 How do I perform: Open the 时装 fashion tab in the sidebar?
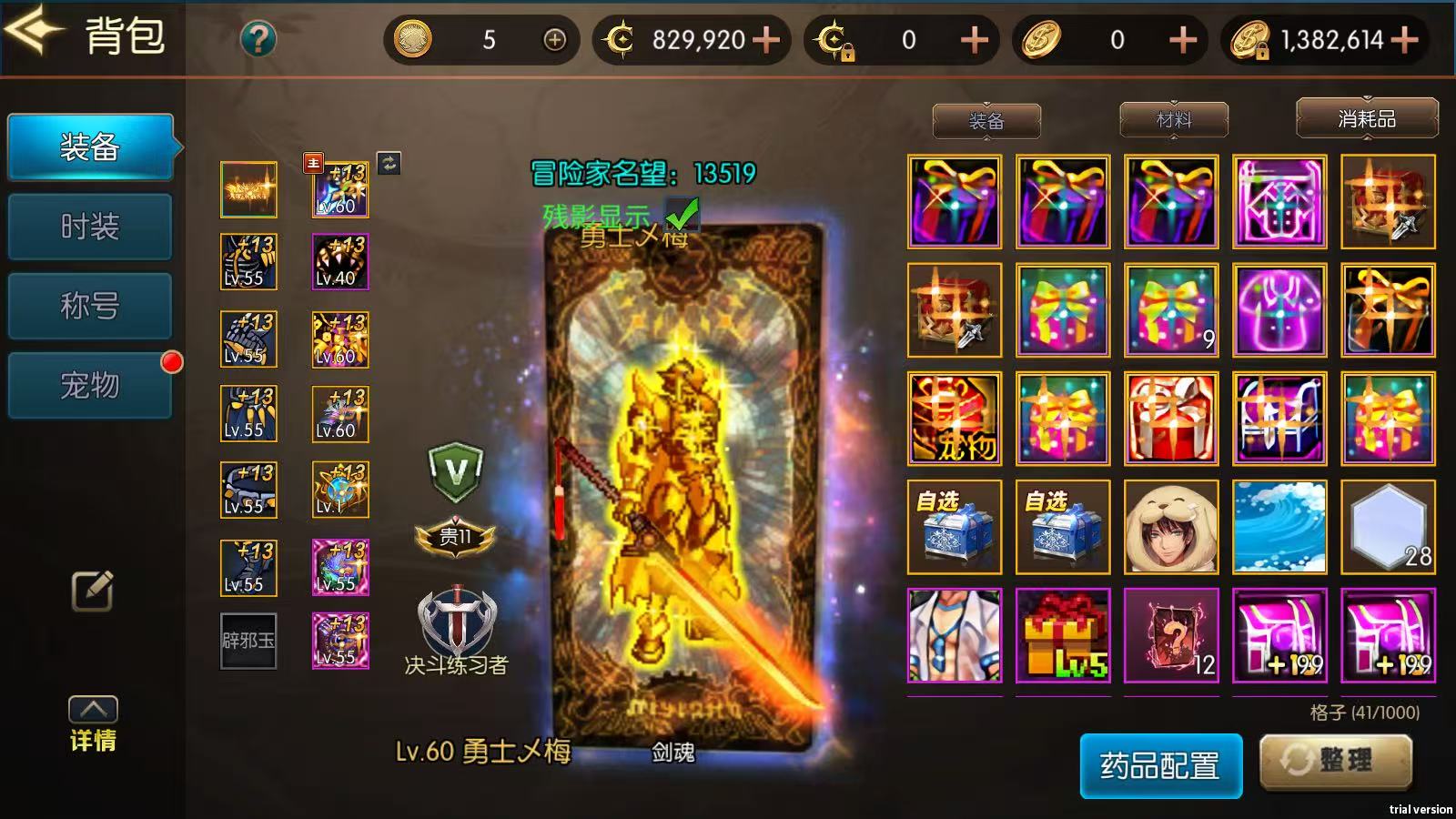pos(88,225)
